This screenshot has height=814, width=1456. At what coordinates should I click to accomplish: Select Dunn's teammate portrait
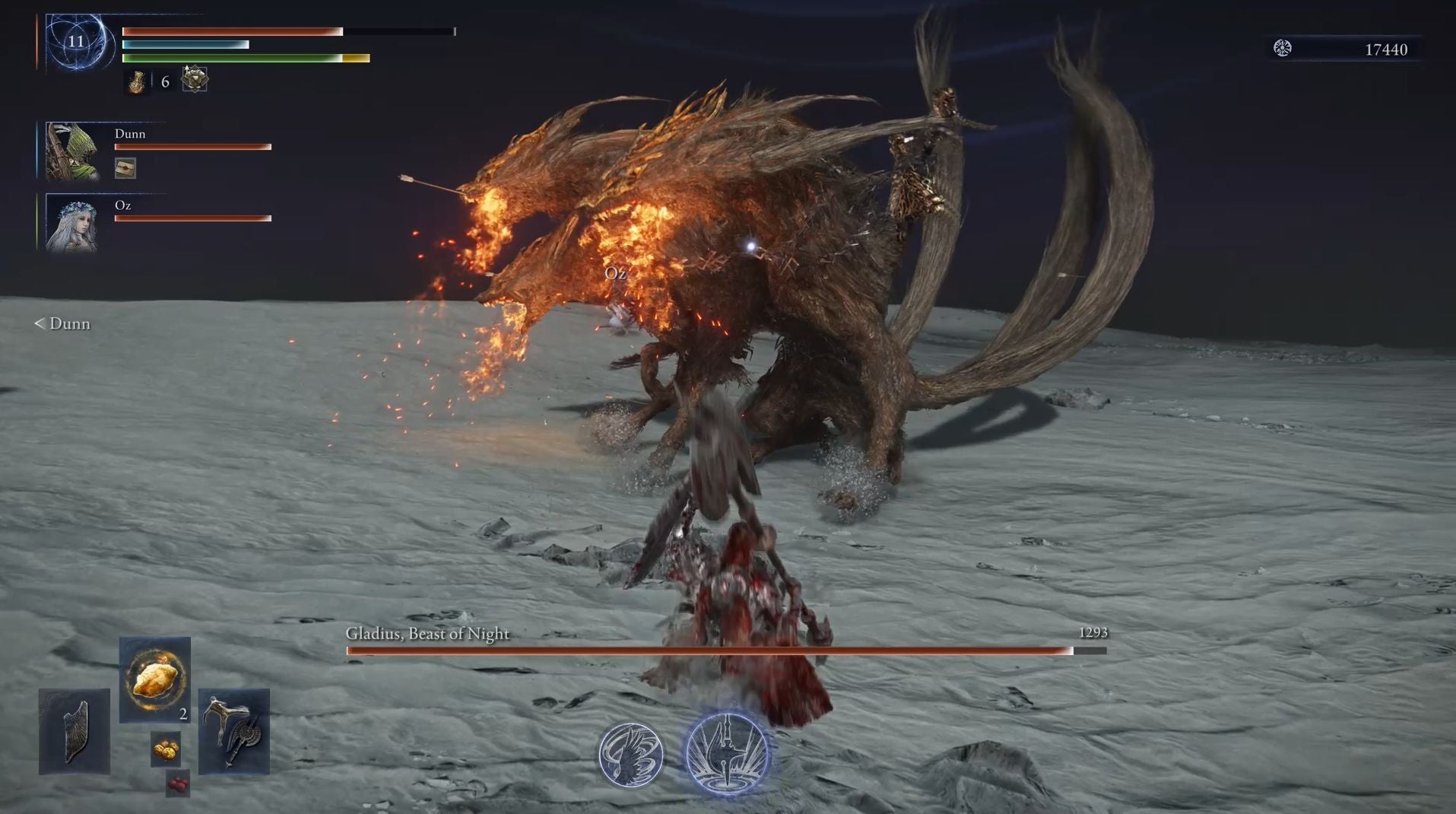pos(72,151)
